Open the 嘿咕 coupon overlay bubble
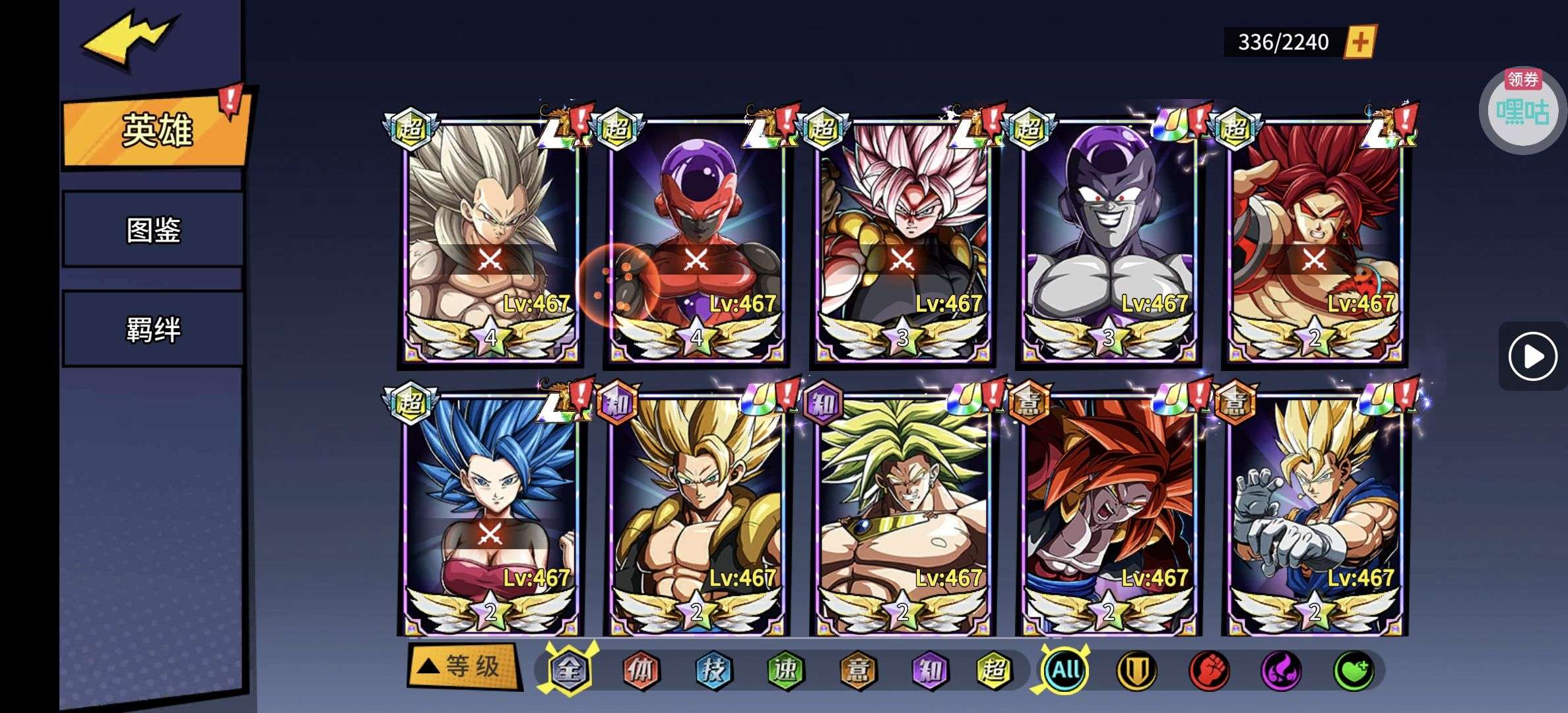1568x713 pixels. pyautogui.click(x=1522, y=110)
